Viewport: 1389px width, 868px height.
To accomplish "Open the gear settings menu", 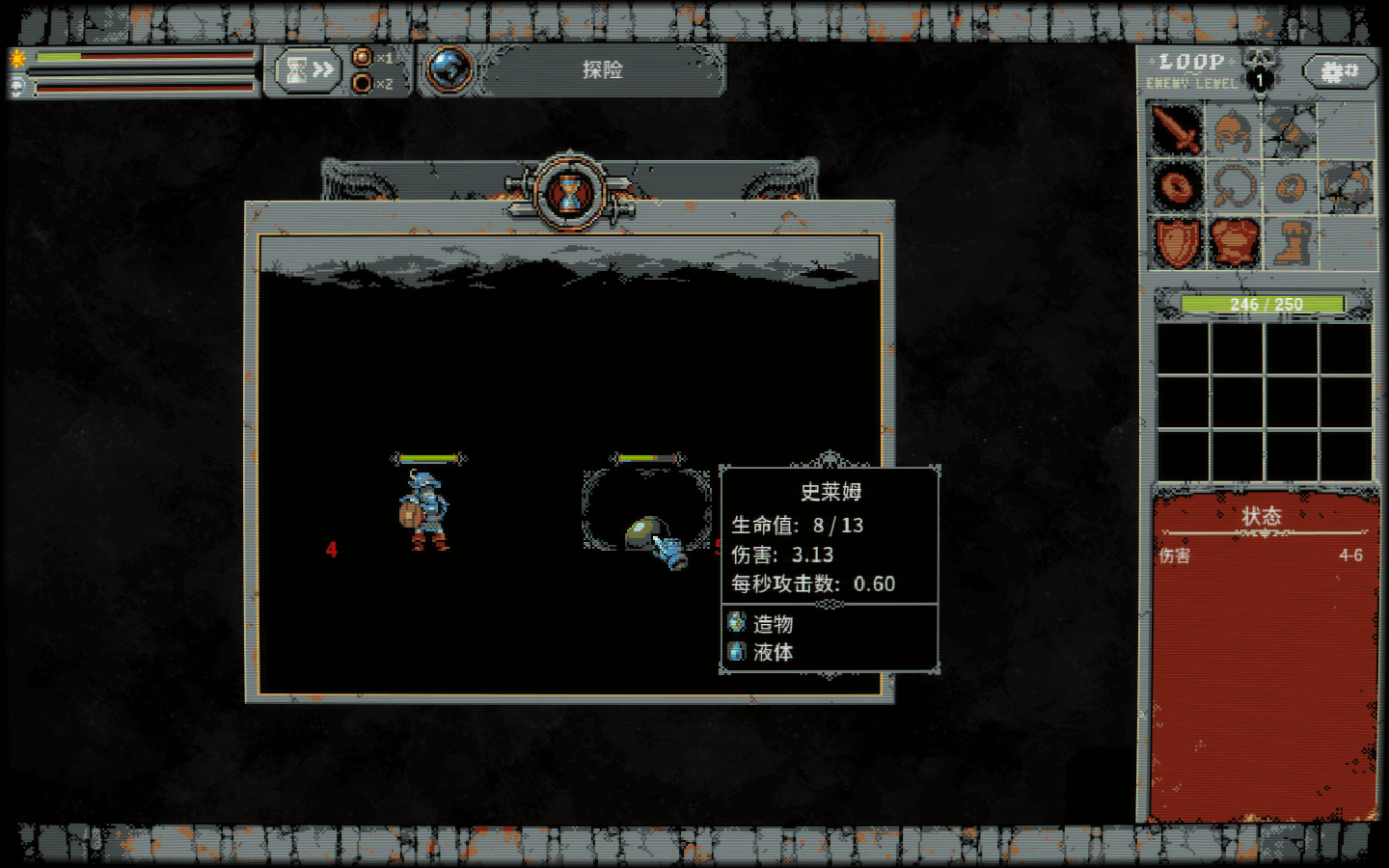I will [1338, 71].
